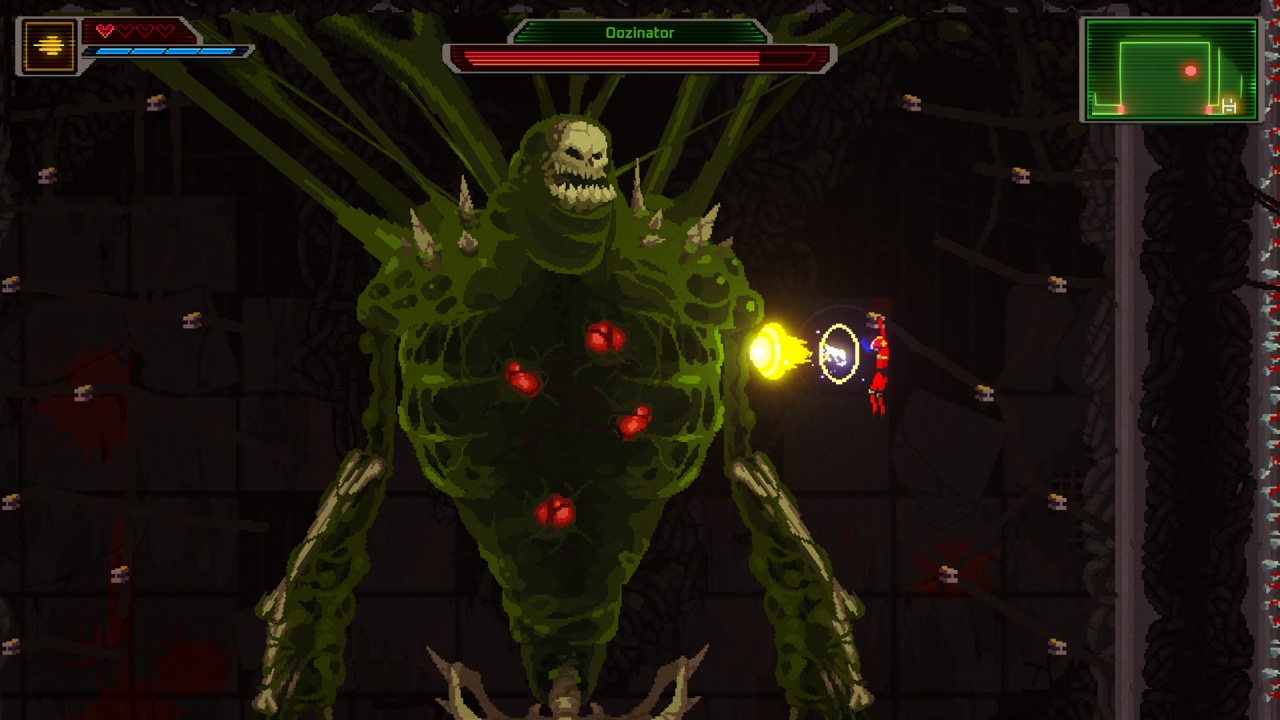Click the first heart in the health display
This screenshot has width=1280, height=720.
click(x=105, y=31)
